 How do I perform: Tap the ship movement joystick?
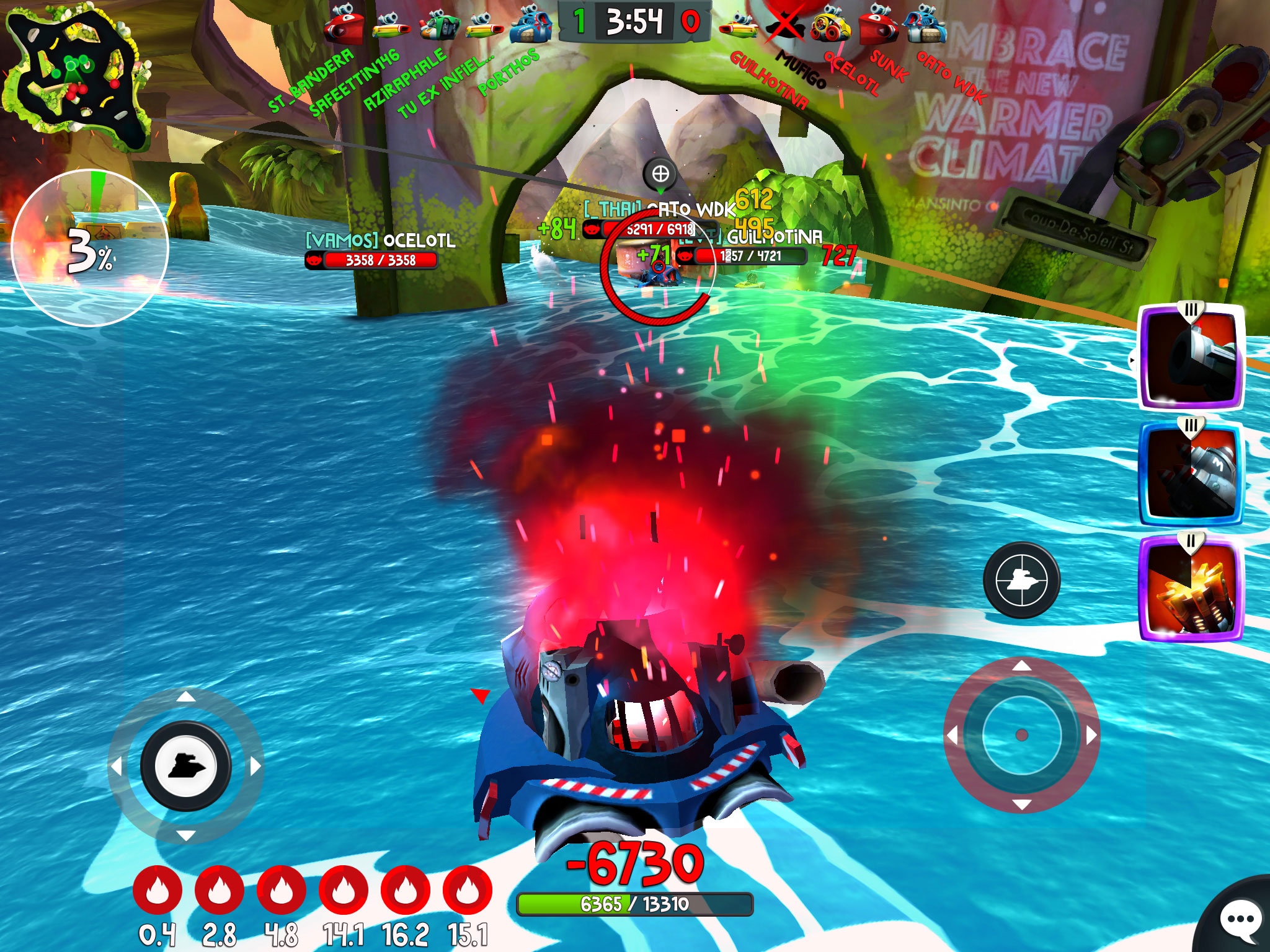185,767
